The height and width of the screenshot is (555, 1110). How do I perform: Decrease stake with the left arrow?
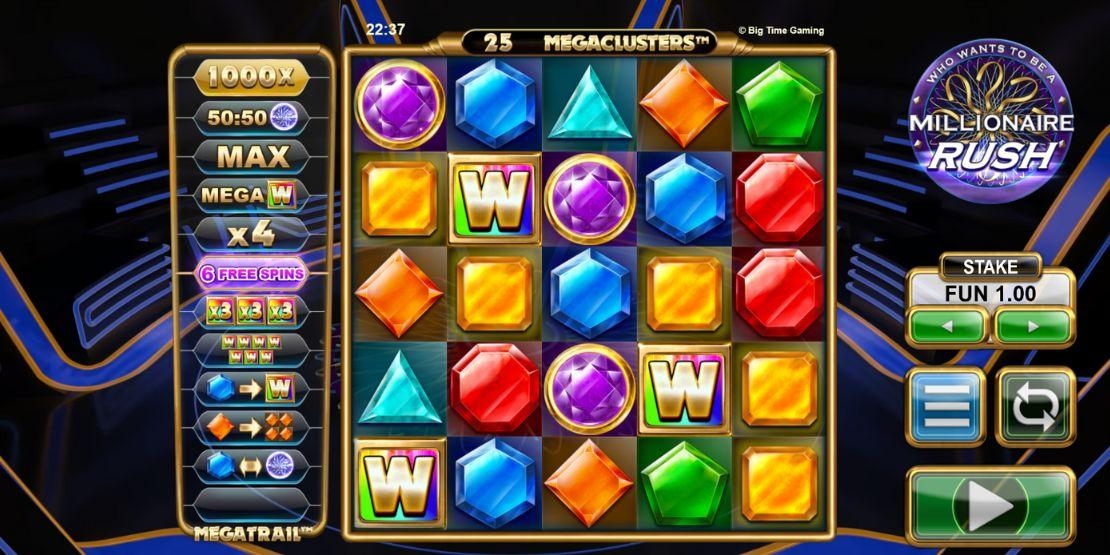tap(947, 327)
